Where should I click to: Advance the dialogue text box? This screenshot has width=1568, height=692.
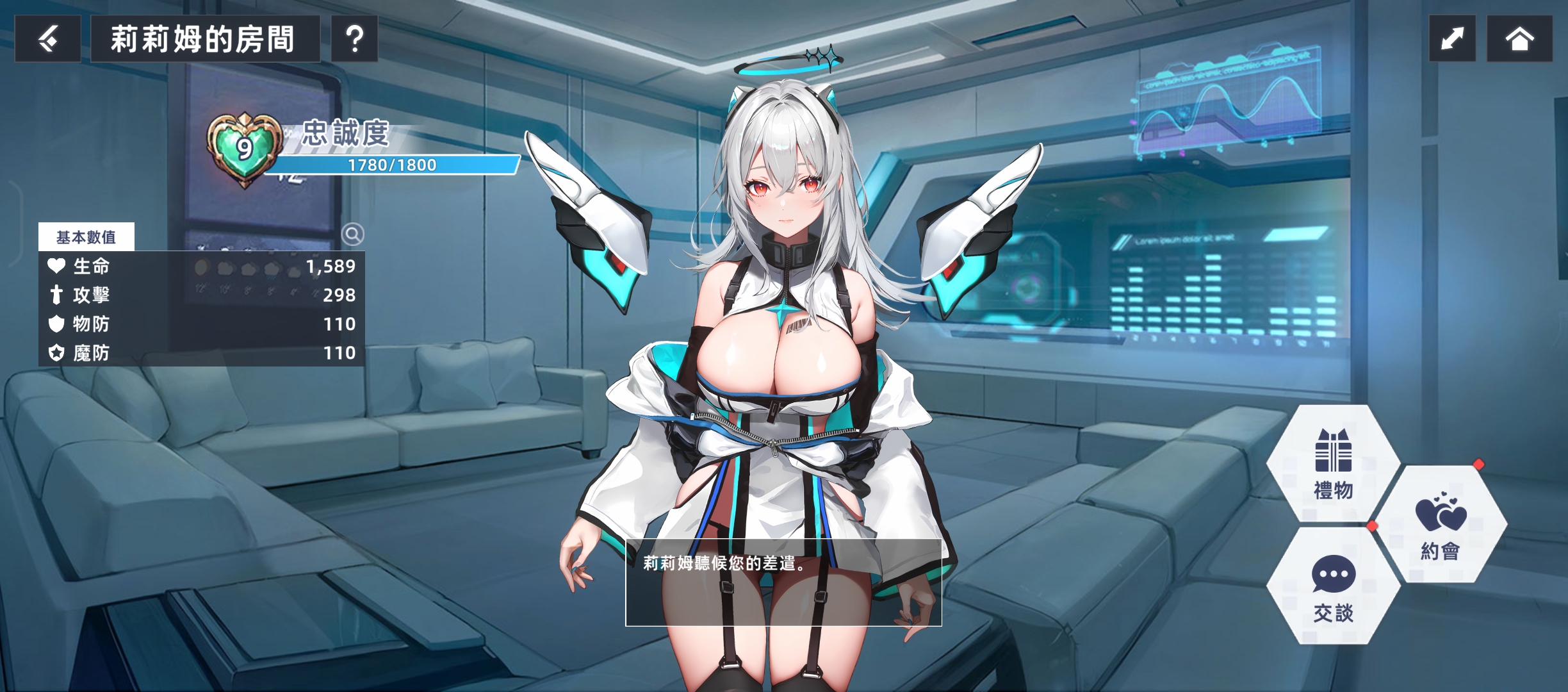point(783,582)
